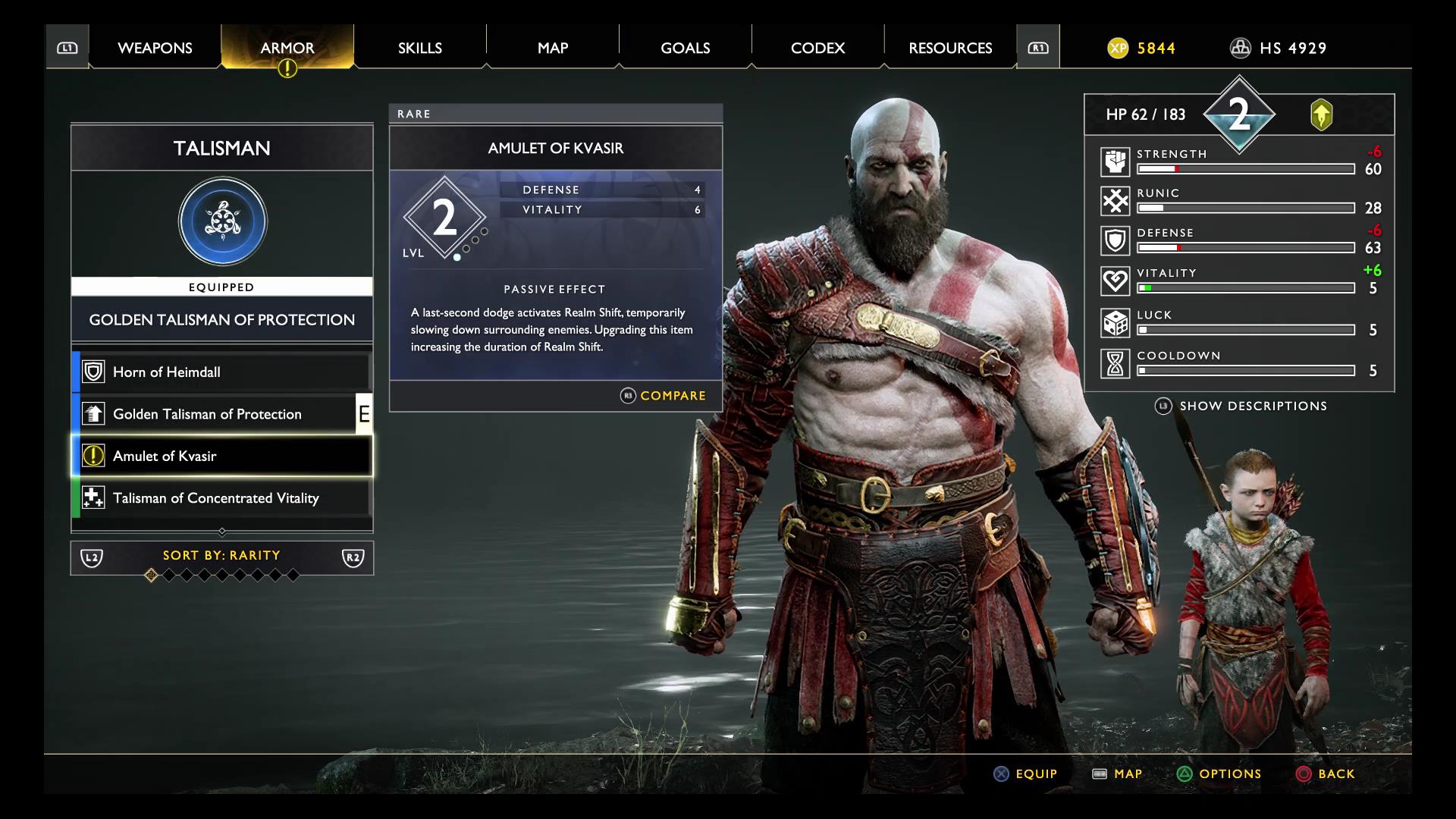Screen dimensions: 1456x819
Task: Open the Armor tab
Action: (x=287, y=48)
